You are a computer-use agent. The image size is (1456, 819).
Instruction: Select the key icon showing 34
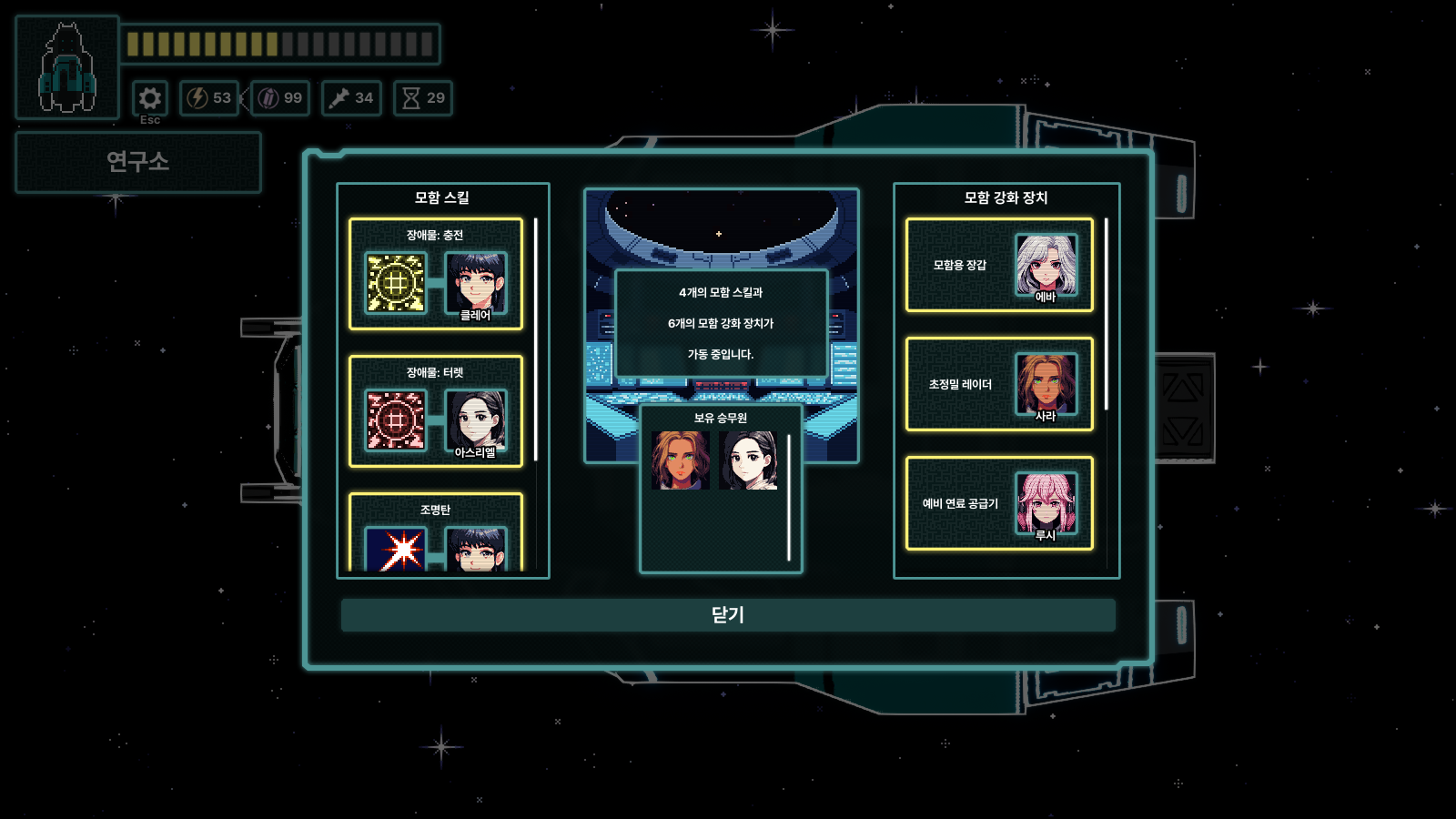point(351,98)
